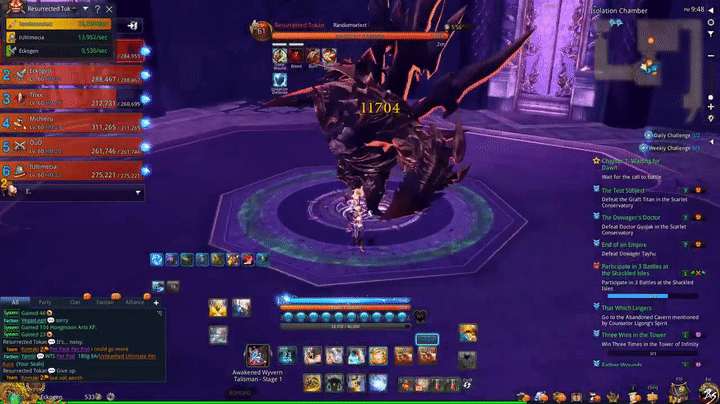Viewport: 720px width, 404px height.
Task: Select the Faction chat tab
Action: [x=104, y=300]
